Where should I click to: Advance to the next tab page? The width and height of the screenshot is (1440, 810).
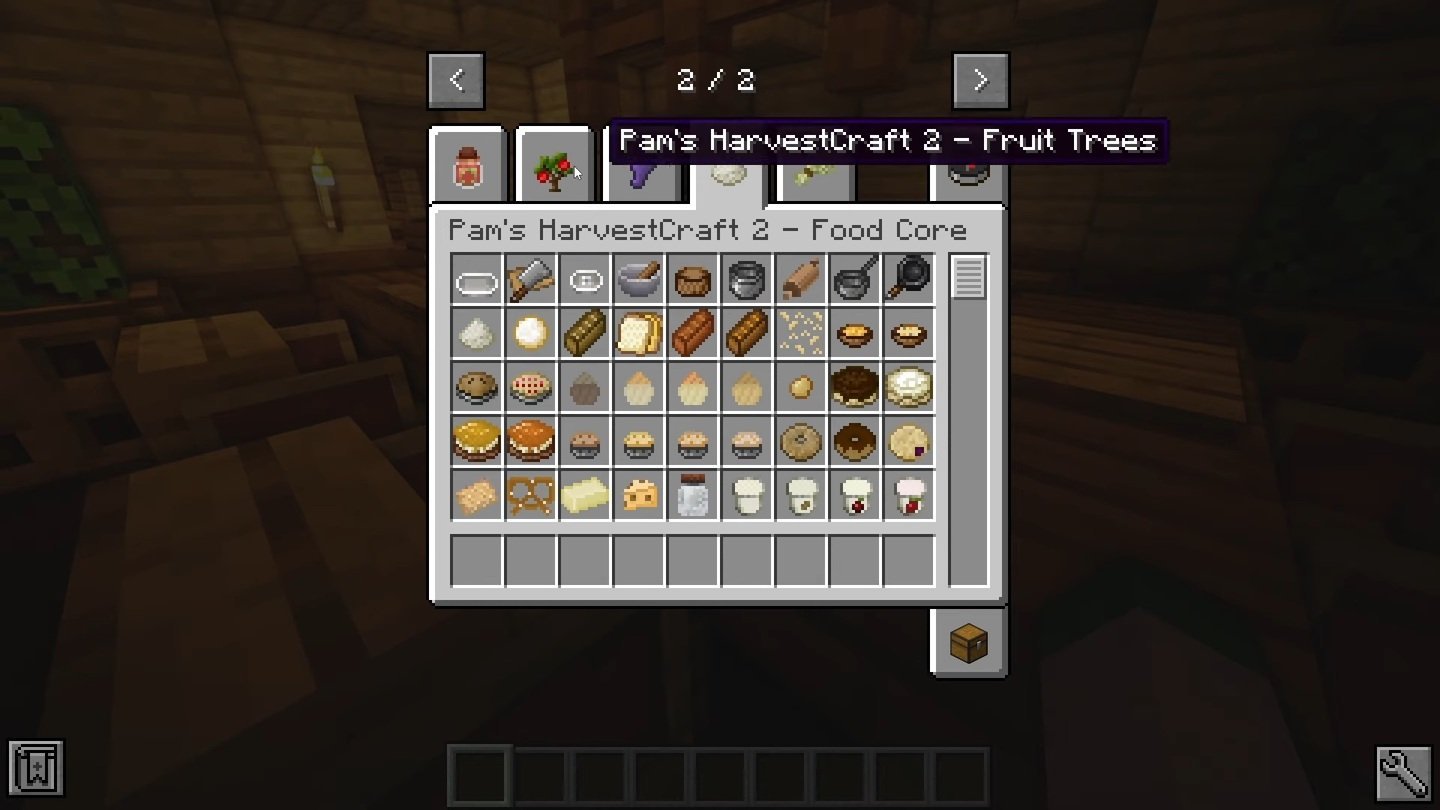pos(981,80)
